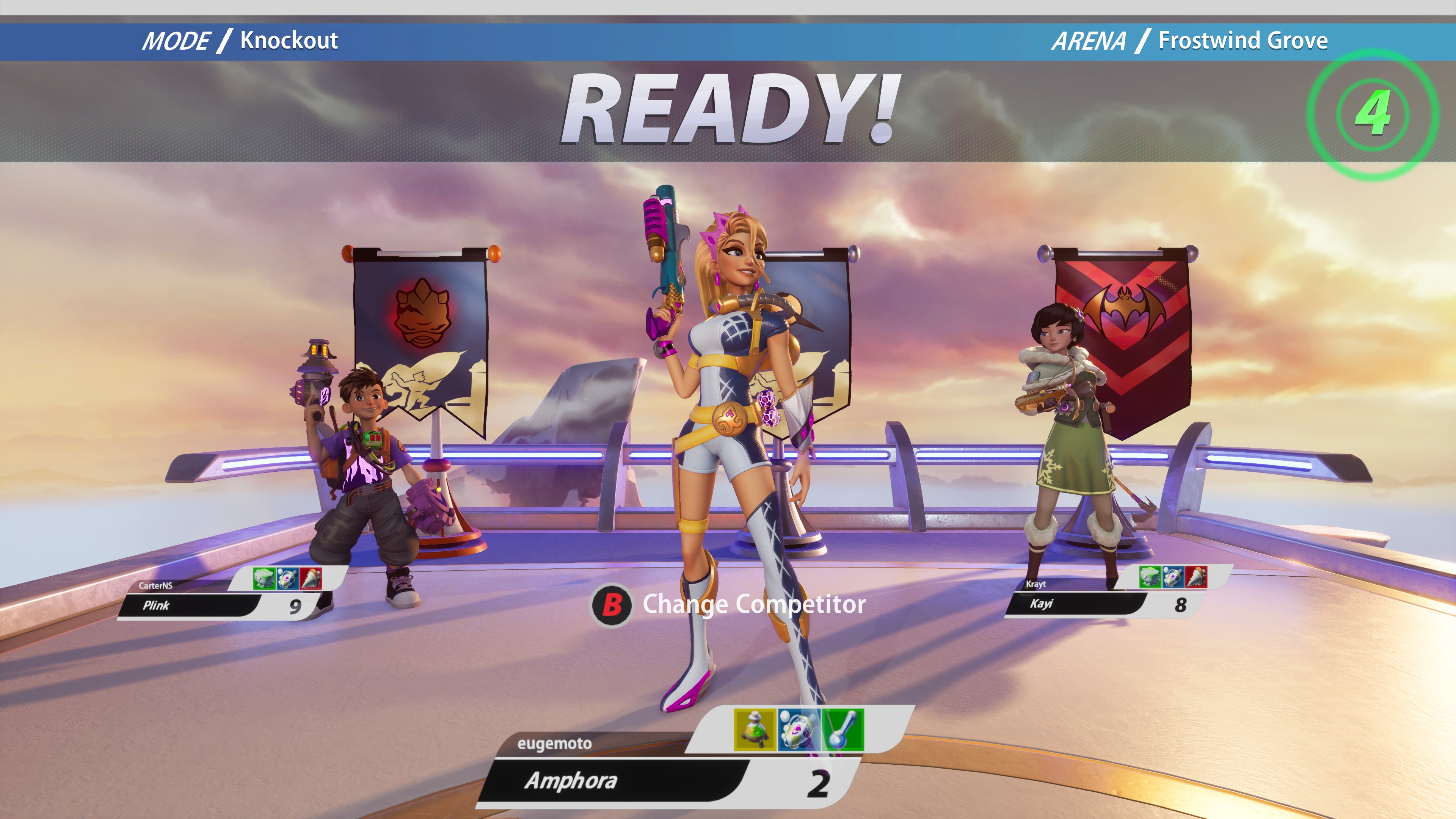View Kayi's mossy stone block artifact
1456x819 pixels.
point(1150,576)
